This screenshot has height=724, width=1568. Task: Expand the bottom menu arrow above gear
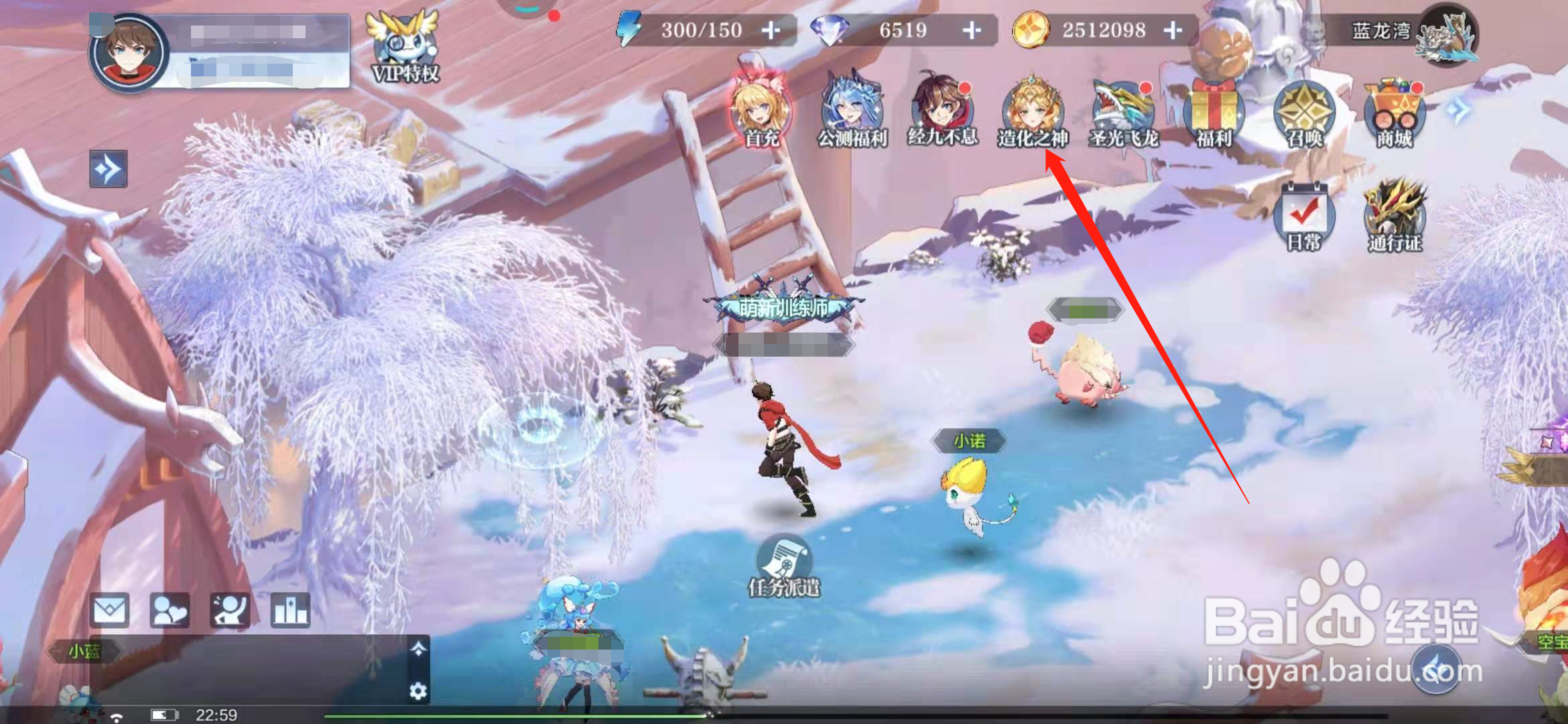click(x=418, y=648)
